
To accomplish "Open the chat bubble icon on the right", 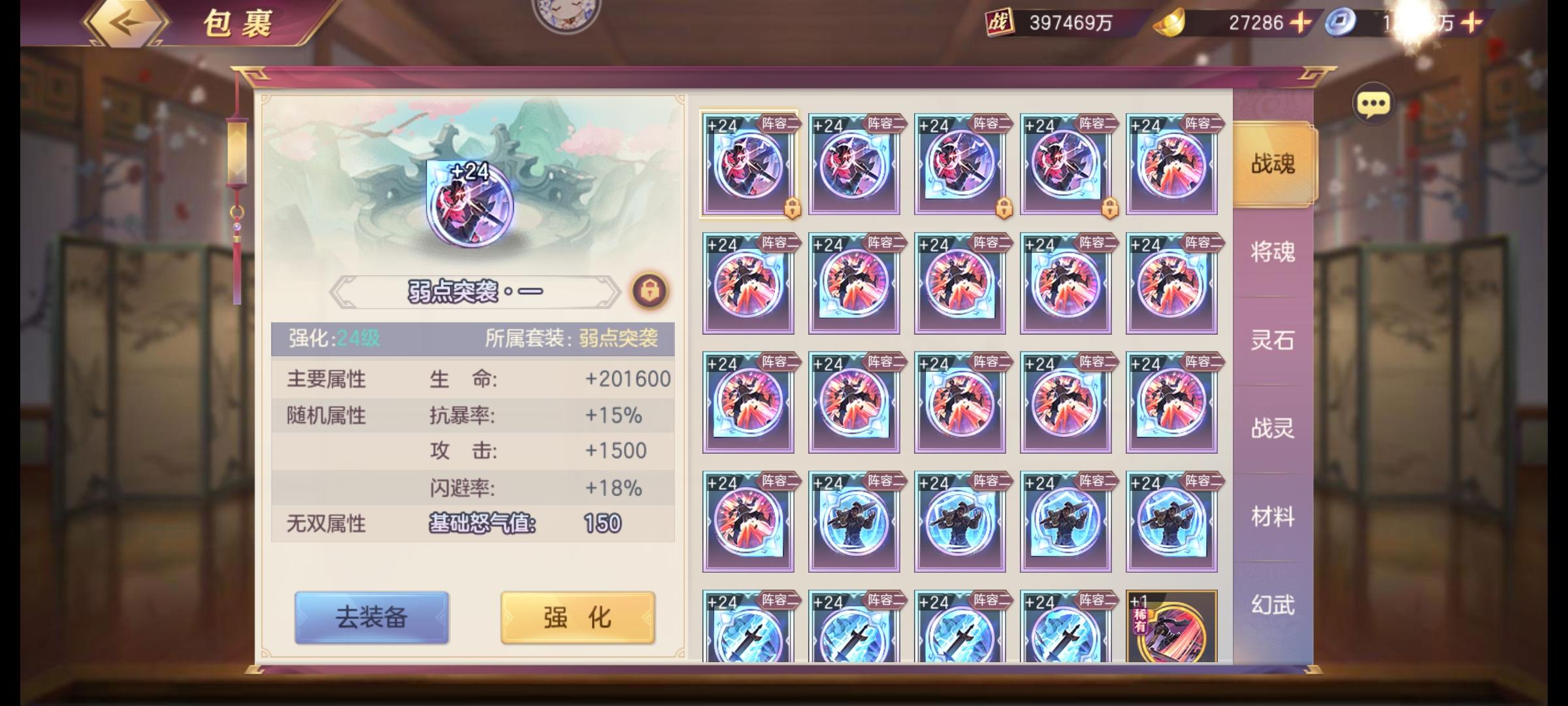I will 1374,104.
